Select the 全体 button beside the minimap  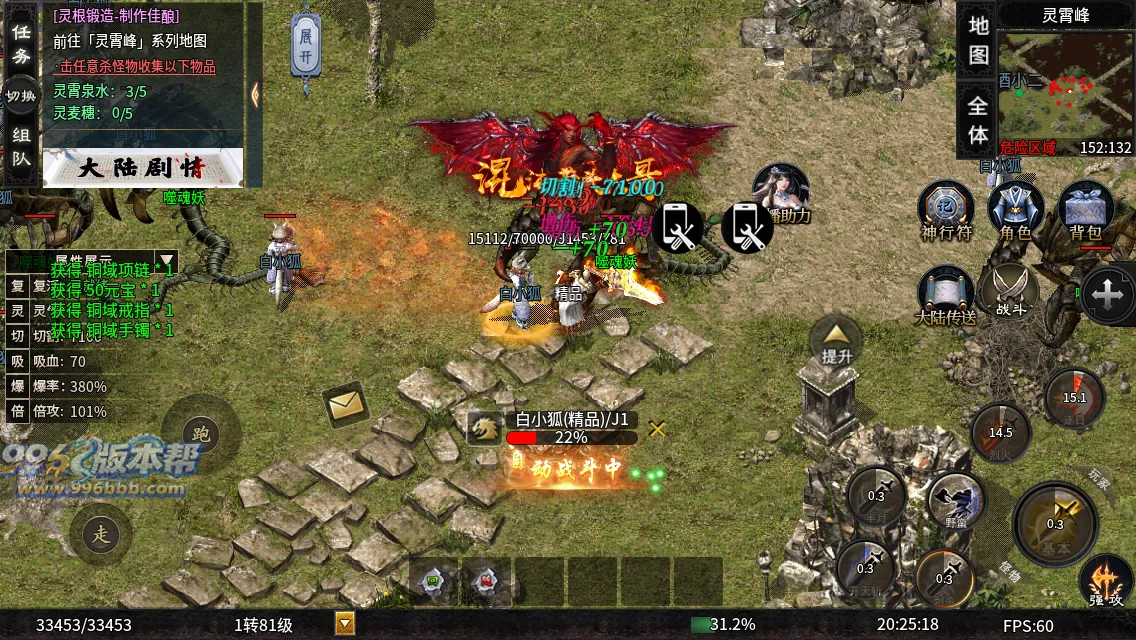coord(978,119)
